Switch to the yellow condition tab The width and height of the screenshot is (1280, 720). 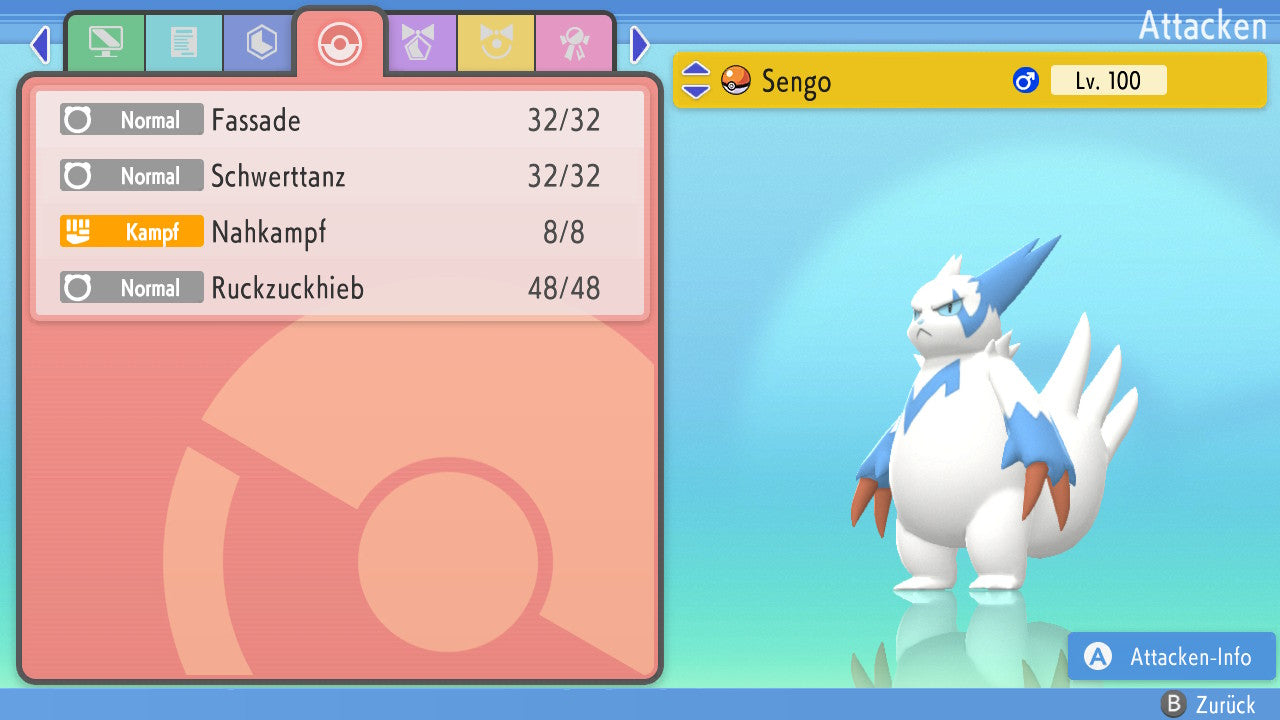[497, 43]
